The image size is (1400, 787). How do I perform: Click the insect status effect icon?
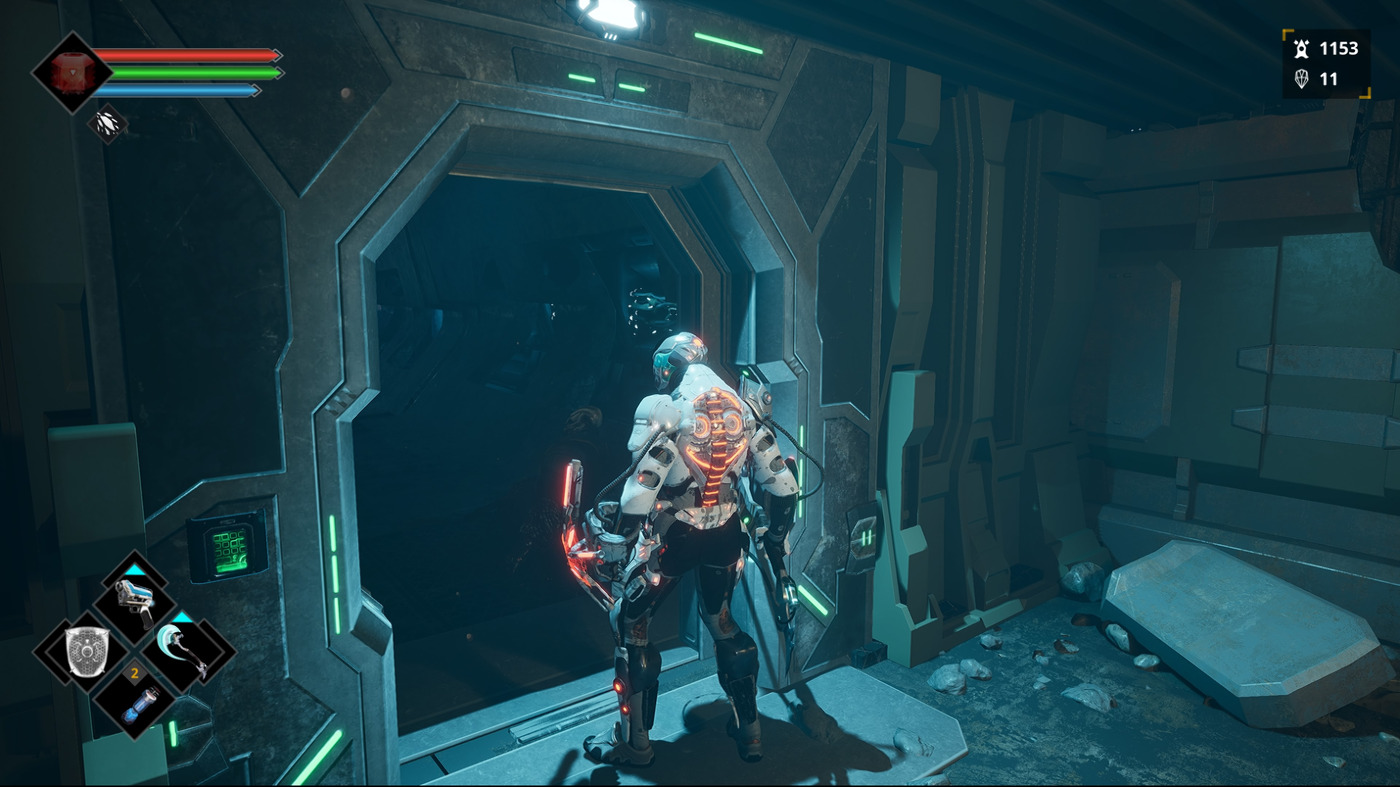[x=107, y=124]
